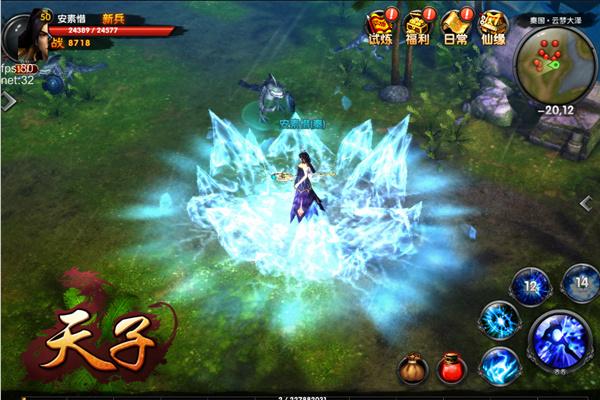
Task: Cast the blue flame wave skill
Action: (x=499, y=367)
